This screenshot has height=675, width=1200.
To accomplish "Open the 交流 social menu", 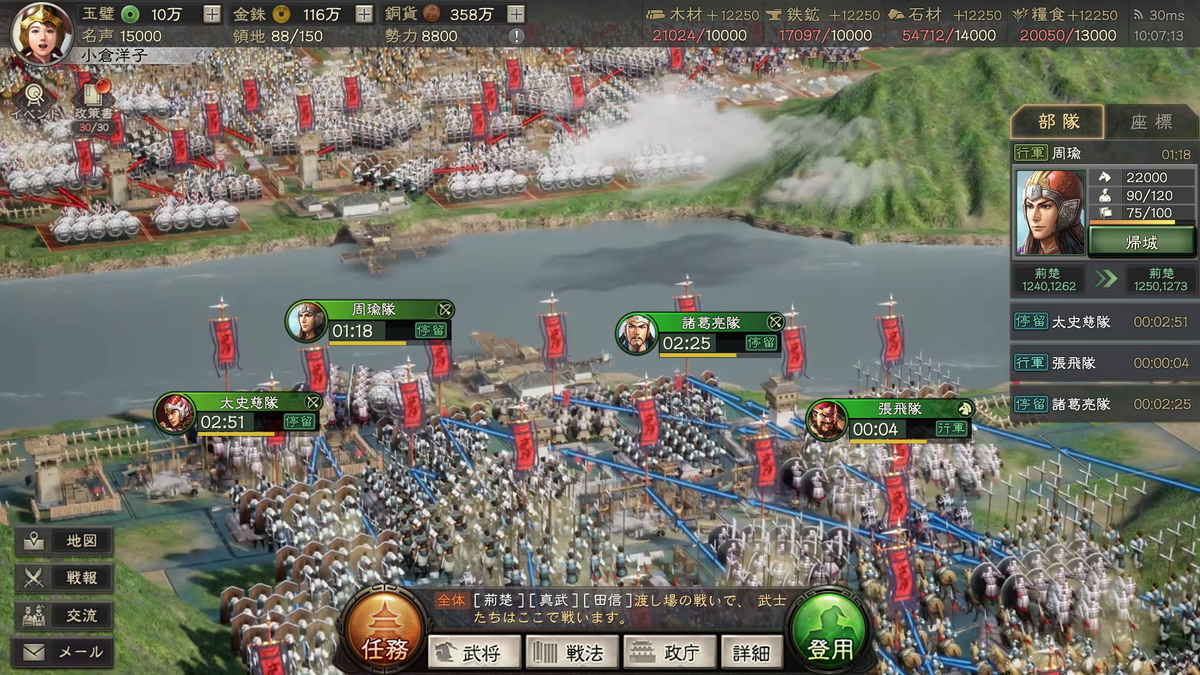I will [64, 615].
